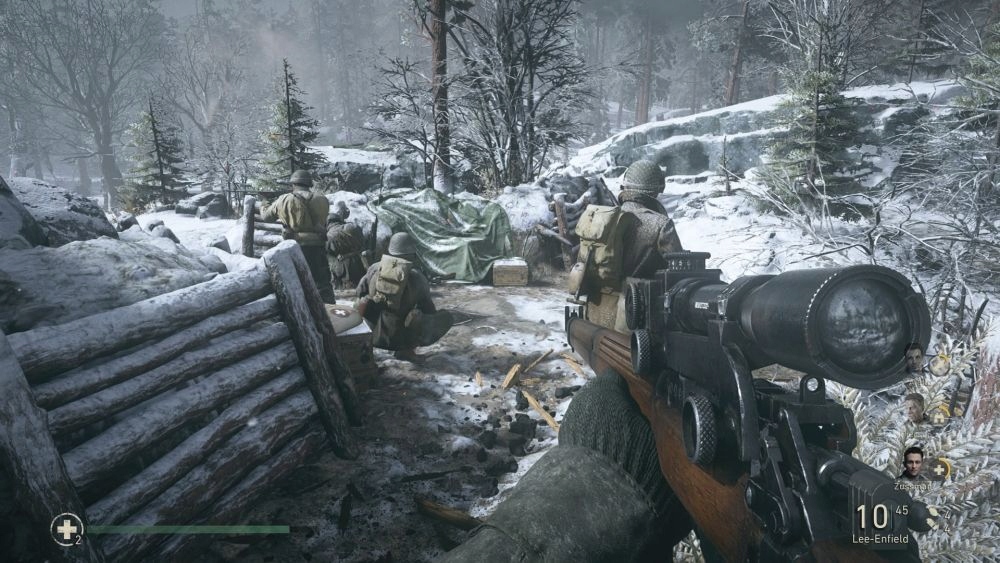Screen dimensions: 1000x563
Task: Use the first aid kit icon
Action: [x=66, y=528]
